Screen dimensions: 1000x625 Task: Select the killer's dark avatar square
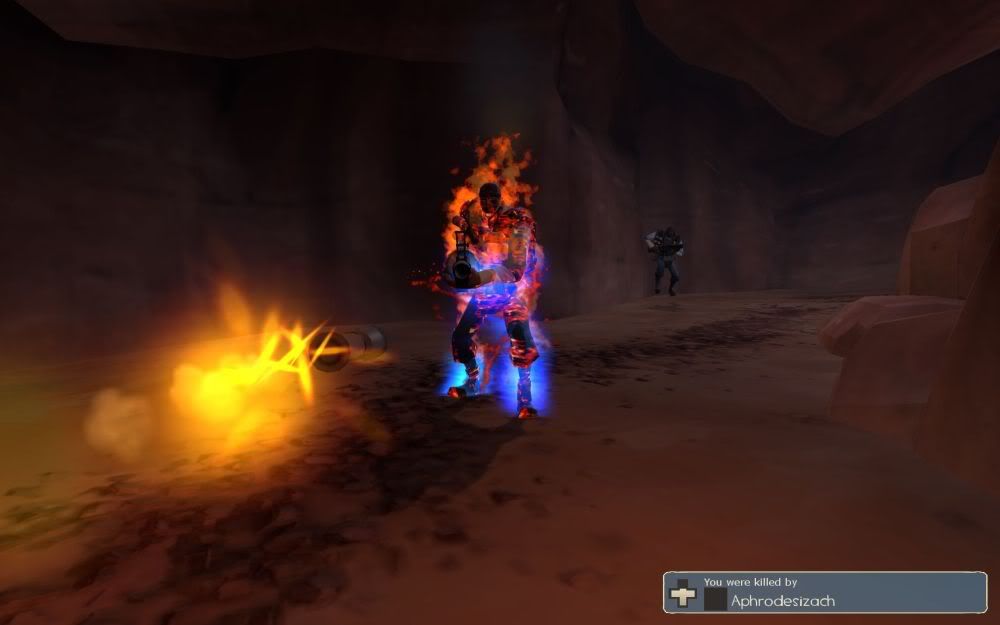click(714, 598)
